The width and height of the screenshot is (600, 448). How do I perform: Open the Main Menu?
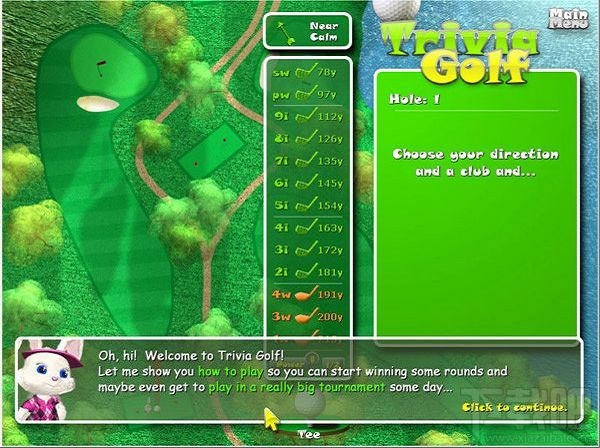(569, 19)
